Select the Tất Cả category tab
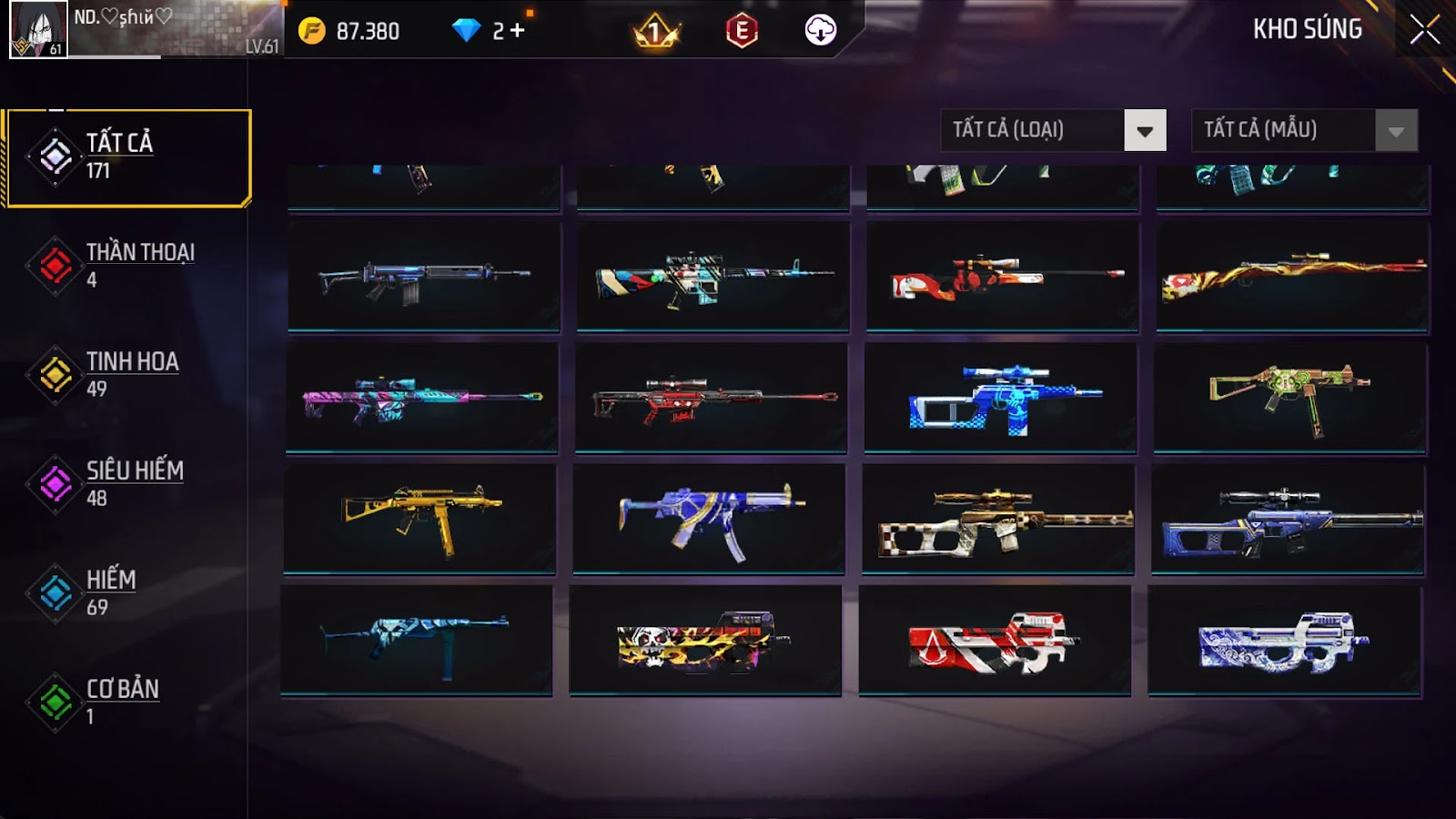 (127, 157)
